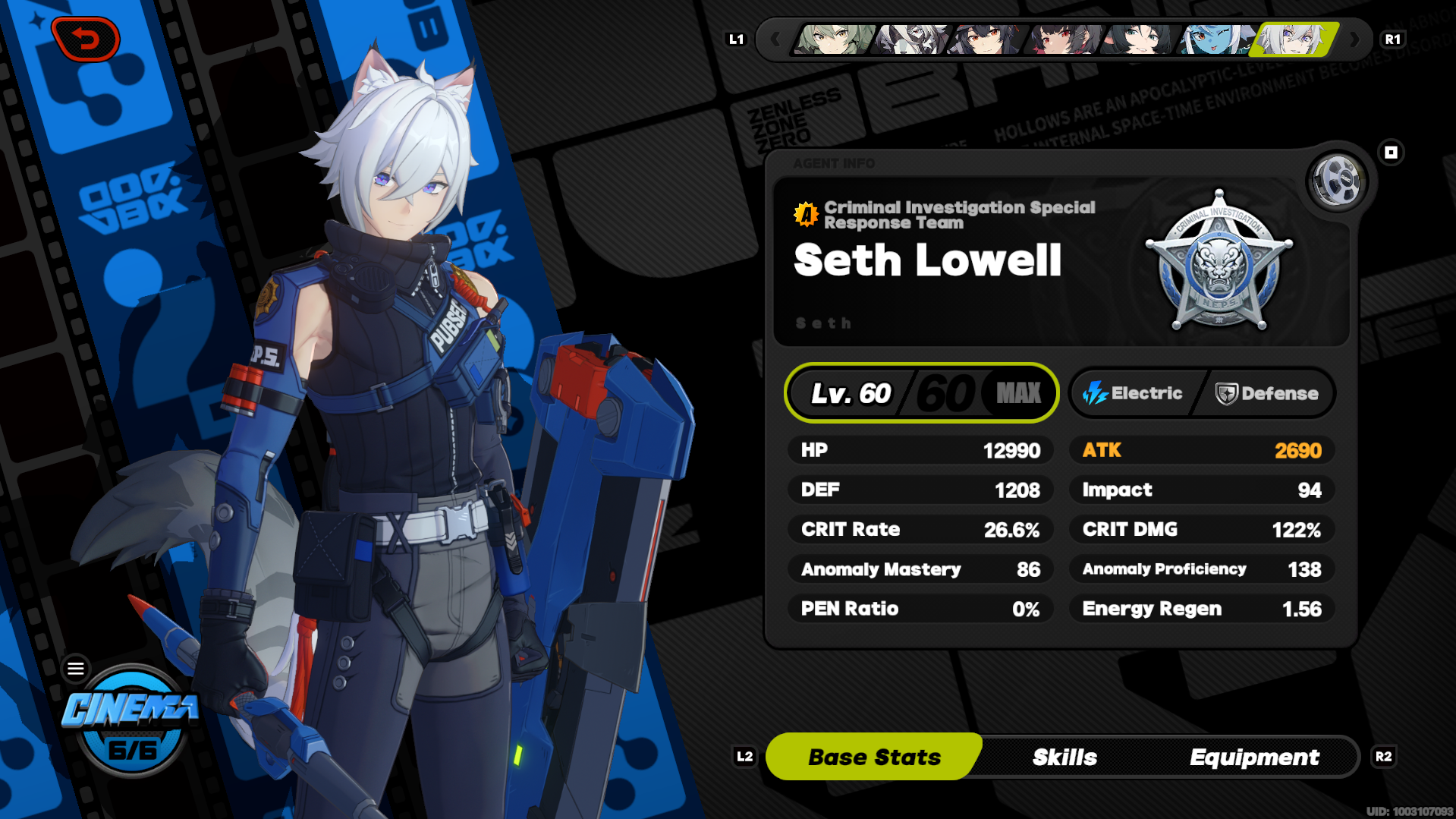Click the square screenshot icon top right
This screenshot has width=1456, height=819.
point(1391,152)
